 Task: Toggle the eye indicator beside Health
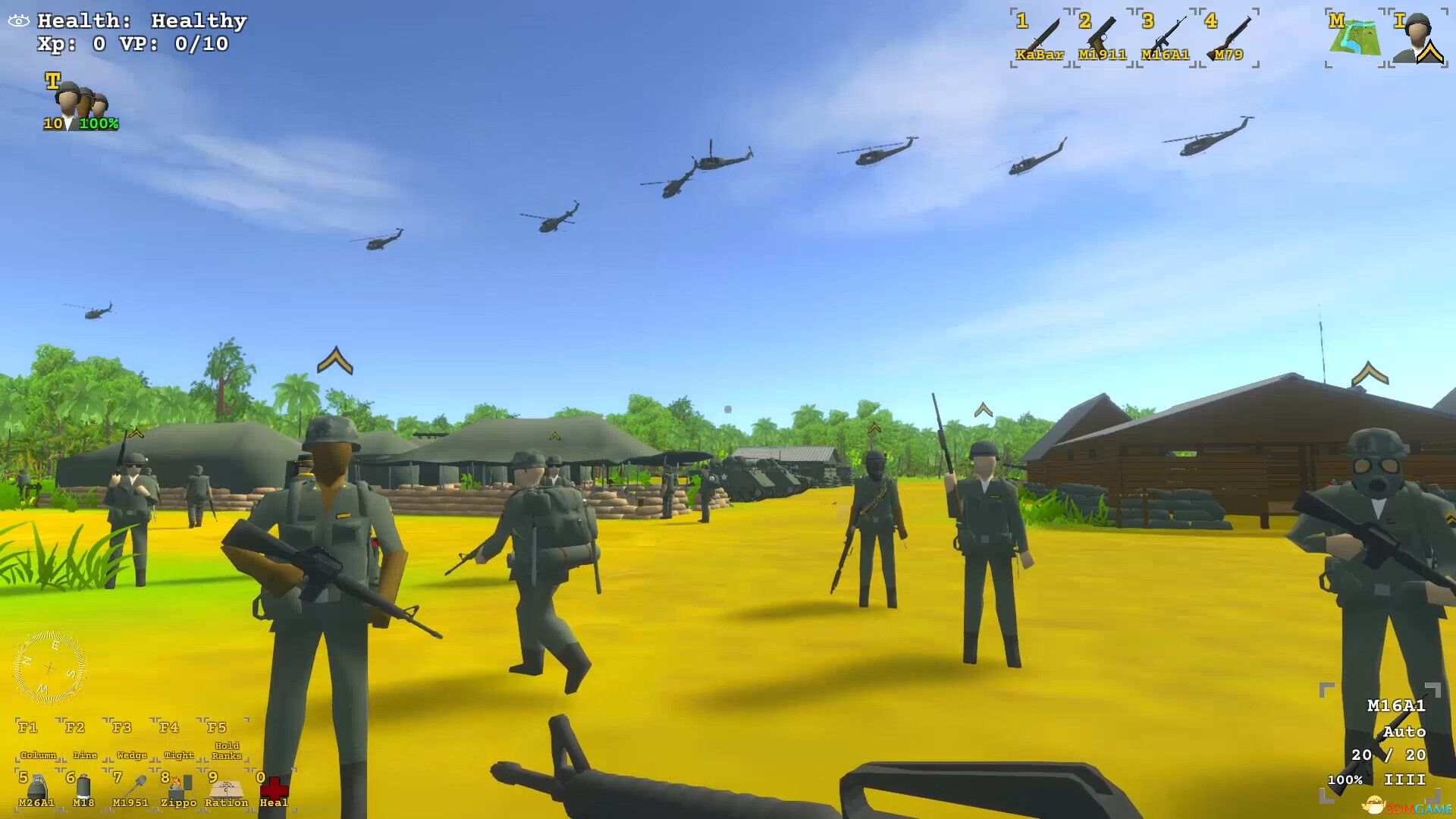tap(17, 20)
